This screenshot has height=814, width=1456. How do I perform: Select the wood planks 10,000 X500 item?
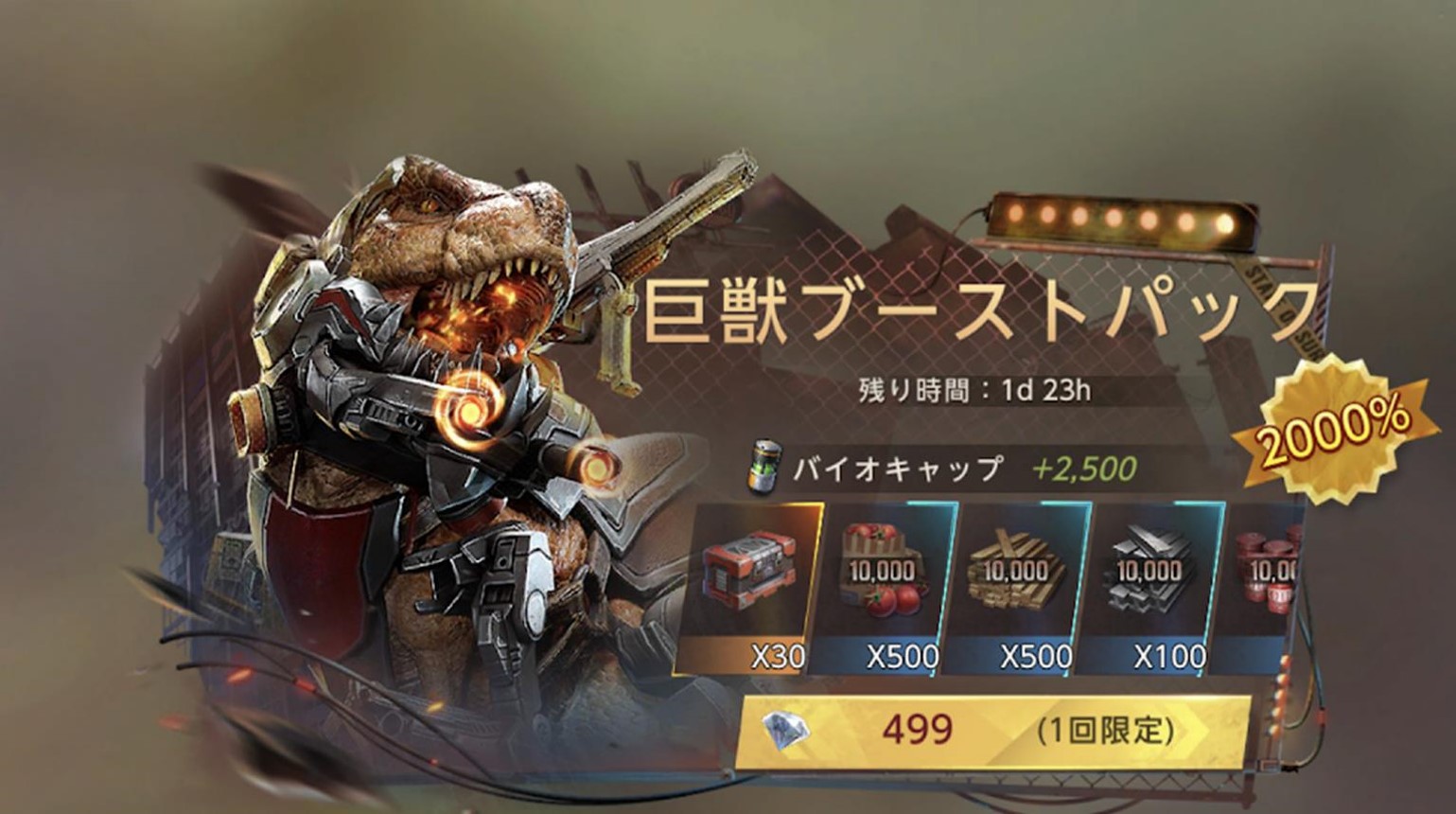point(1015,587)
